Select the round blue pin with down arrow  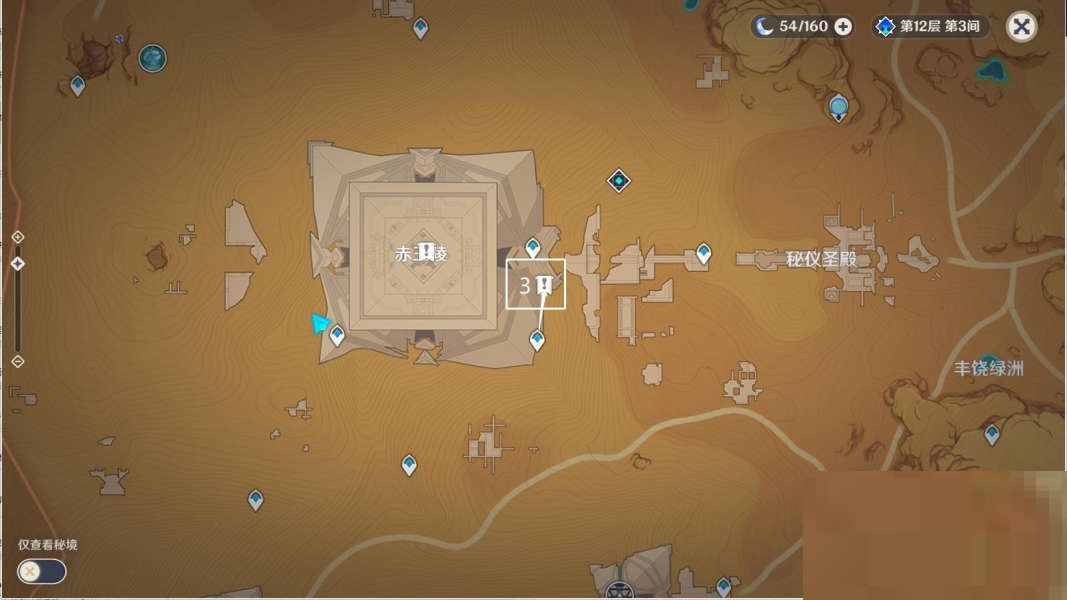point(839,106)
